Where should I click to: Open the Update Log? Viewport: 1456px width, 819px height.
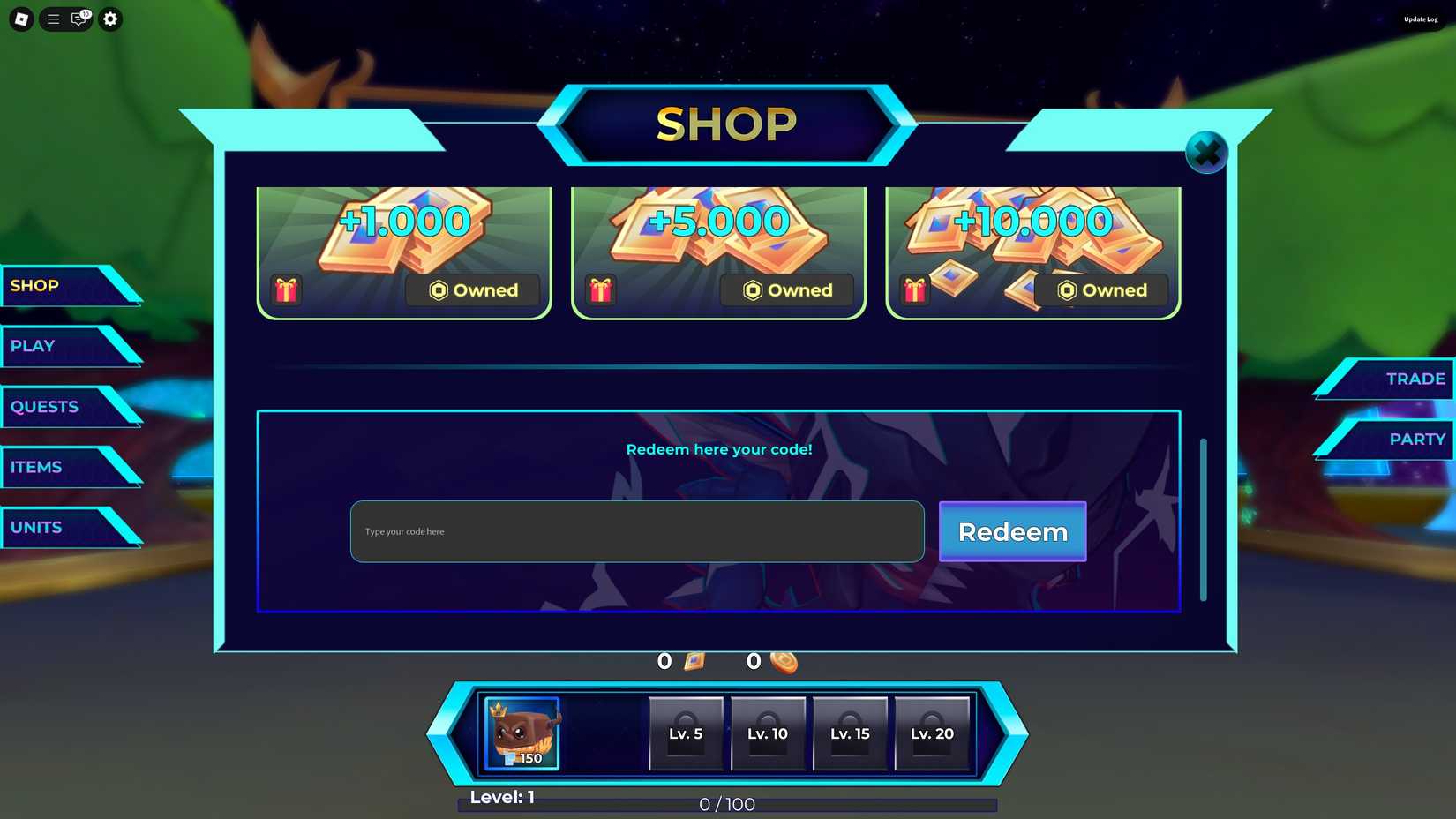[1421, 19]
